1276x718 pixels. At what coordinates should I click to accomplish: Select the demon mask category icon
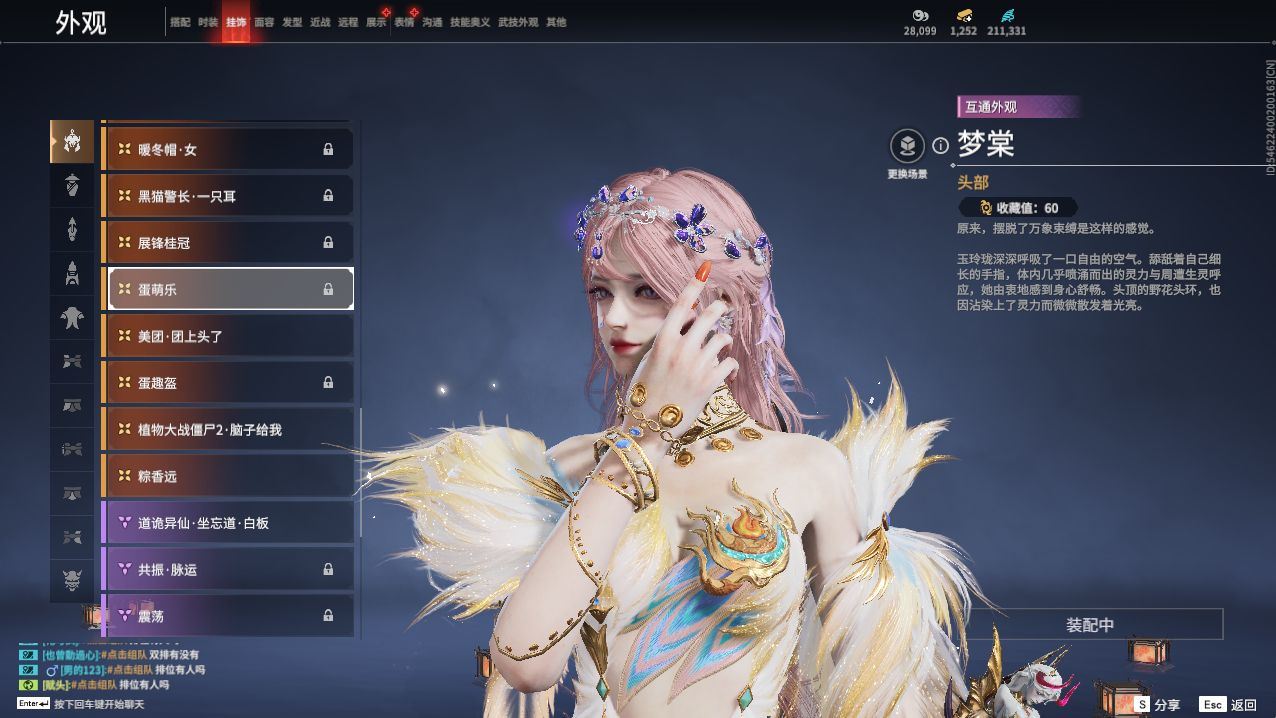[72, 580]
